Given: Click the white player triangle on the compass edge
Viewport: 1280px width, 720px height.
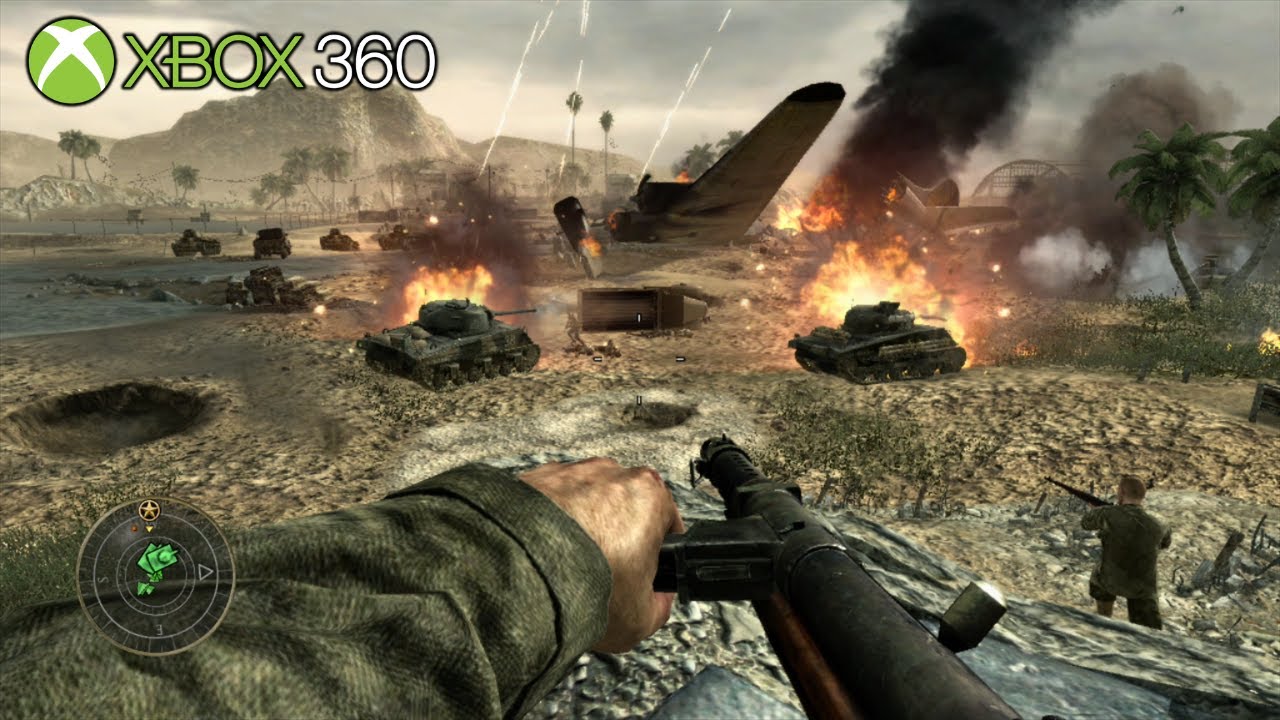Looking at the screenshot, I should [204, 571].
